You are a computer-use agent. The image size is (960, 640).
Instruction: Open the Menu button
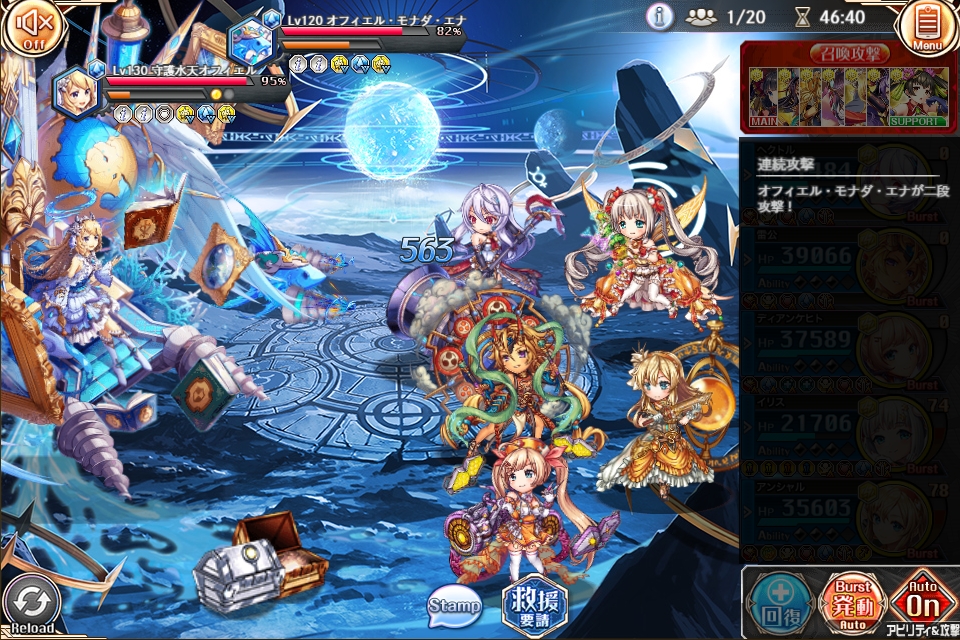click(927, 27)
